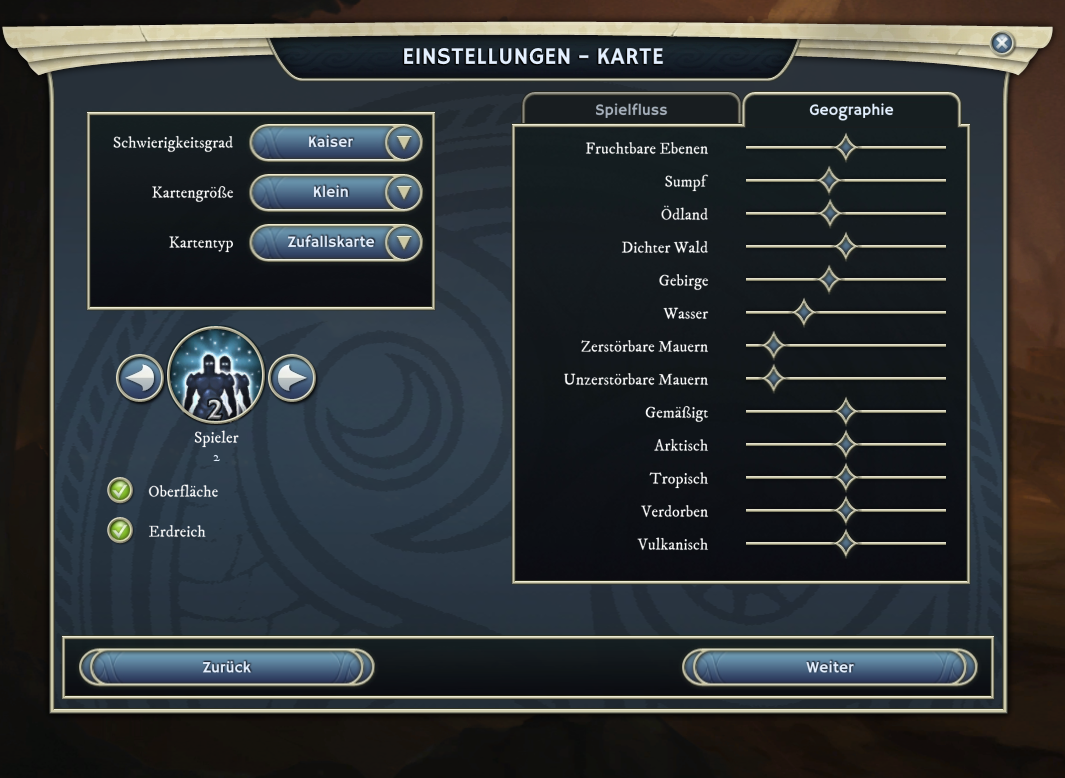Click the Wasser slider handle
The width and height of the screenshot is (1065, 778).
tap(804, 313)
